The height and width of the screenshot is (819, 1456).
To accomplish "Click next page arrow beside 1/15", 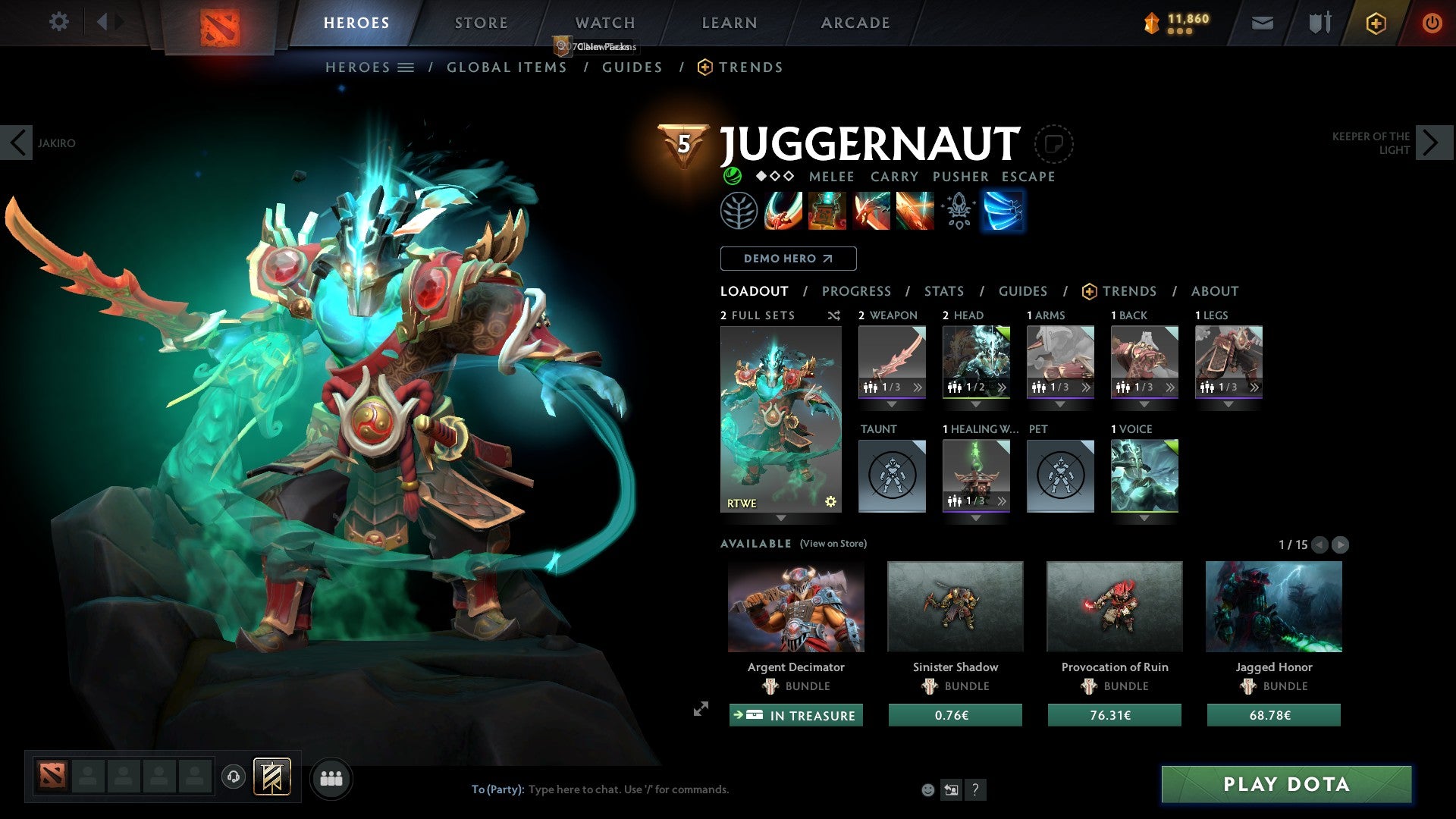I will pyautogui.click(x=1340, y=544).
